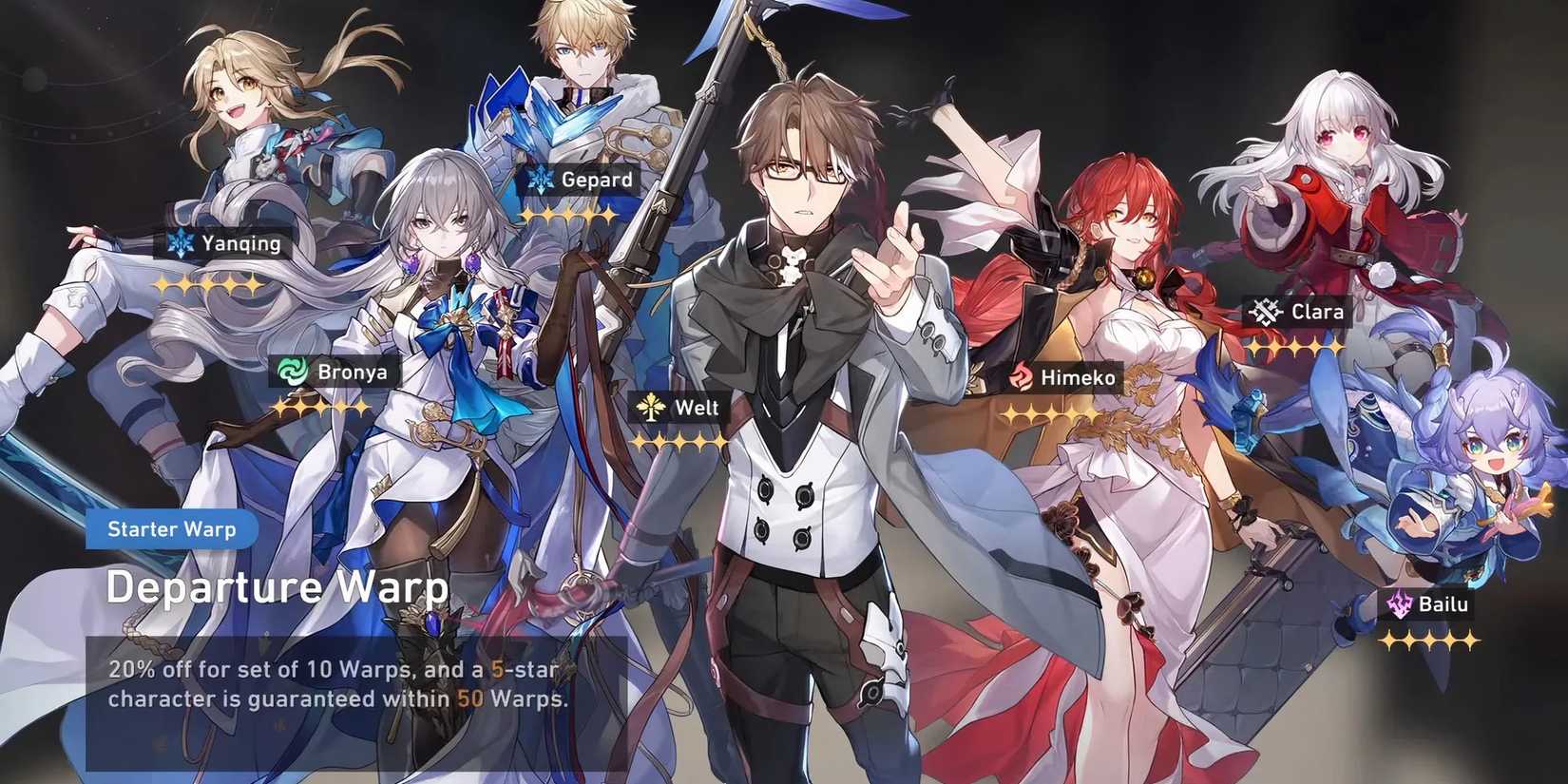Image resolution: width=1568 pixels, height=784 pixels.
Task: Switch to the Starter Warp tab
Action: (x=171, y=529)
